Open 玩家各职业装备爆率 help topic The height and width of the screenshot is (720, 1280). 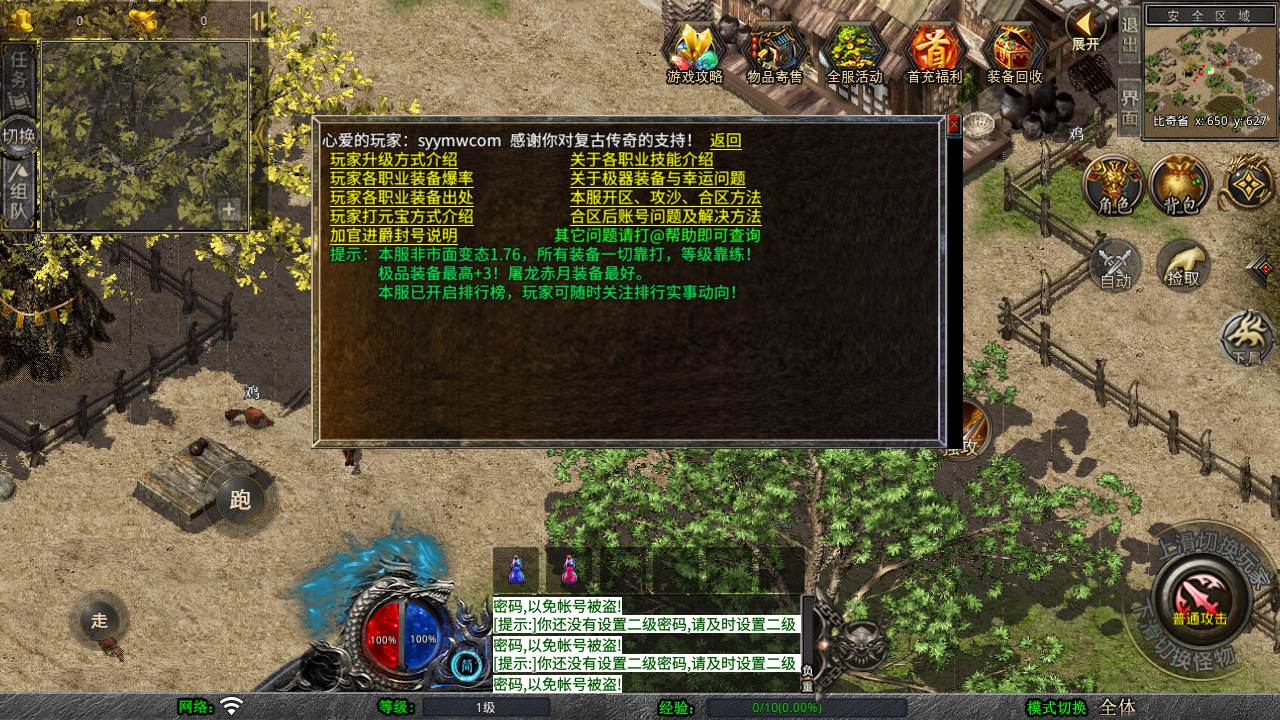[402, 179]
